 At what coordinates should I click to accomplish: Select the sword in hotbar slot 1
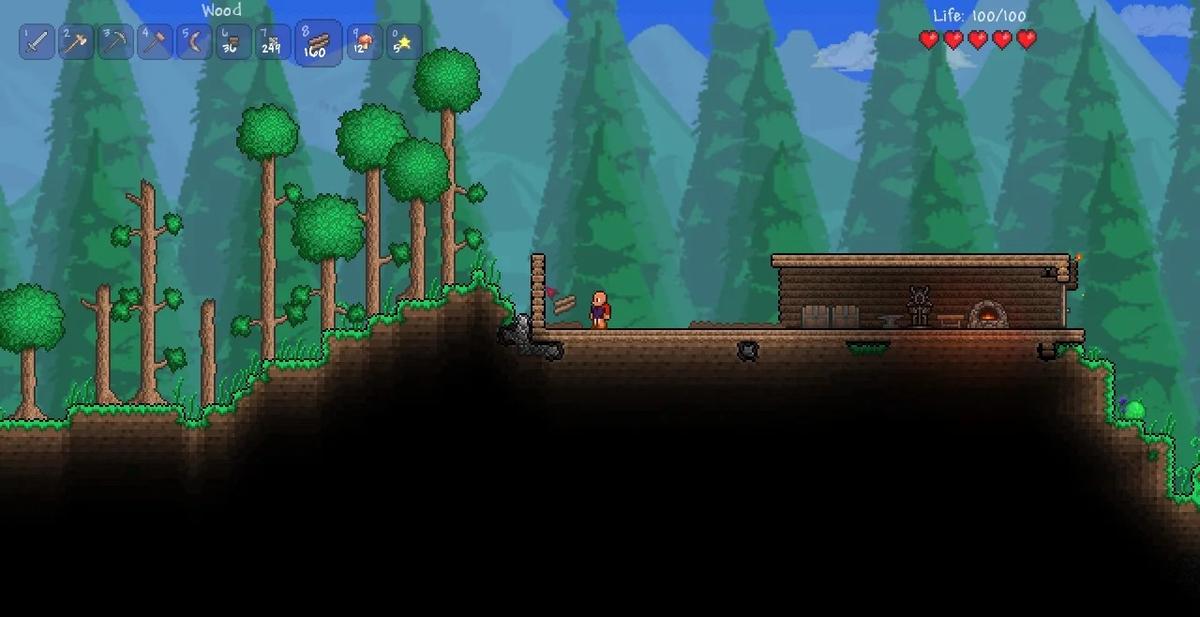(x=37, y=43)
